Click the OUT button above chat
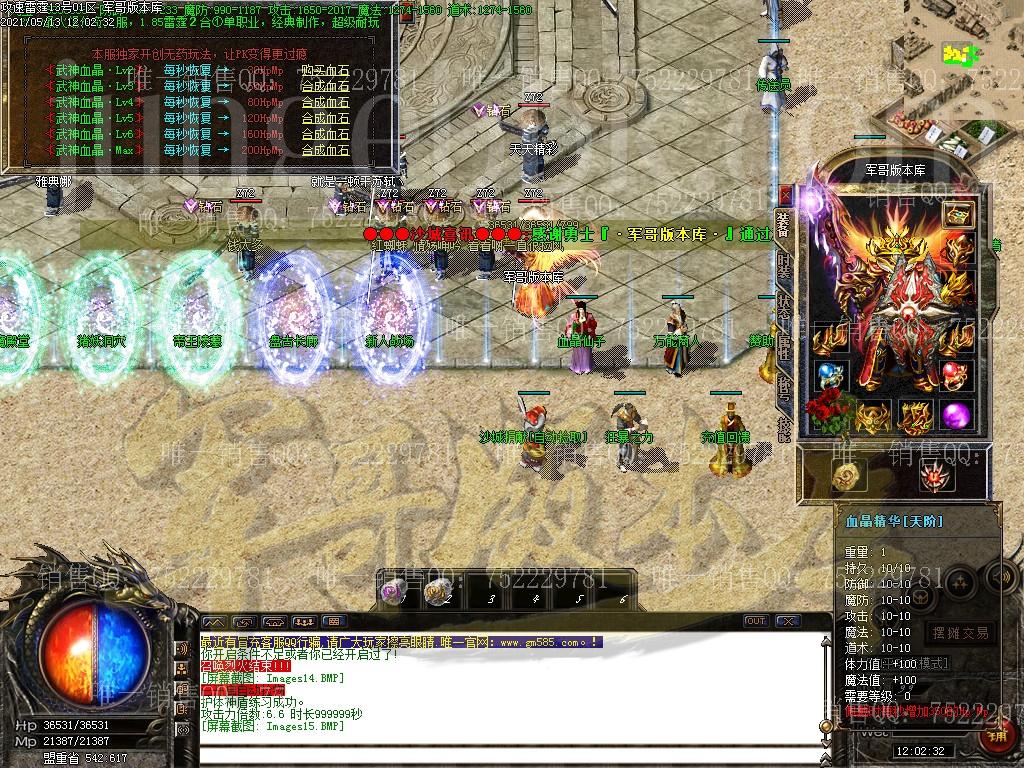 click(756, 621)
